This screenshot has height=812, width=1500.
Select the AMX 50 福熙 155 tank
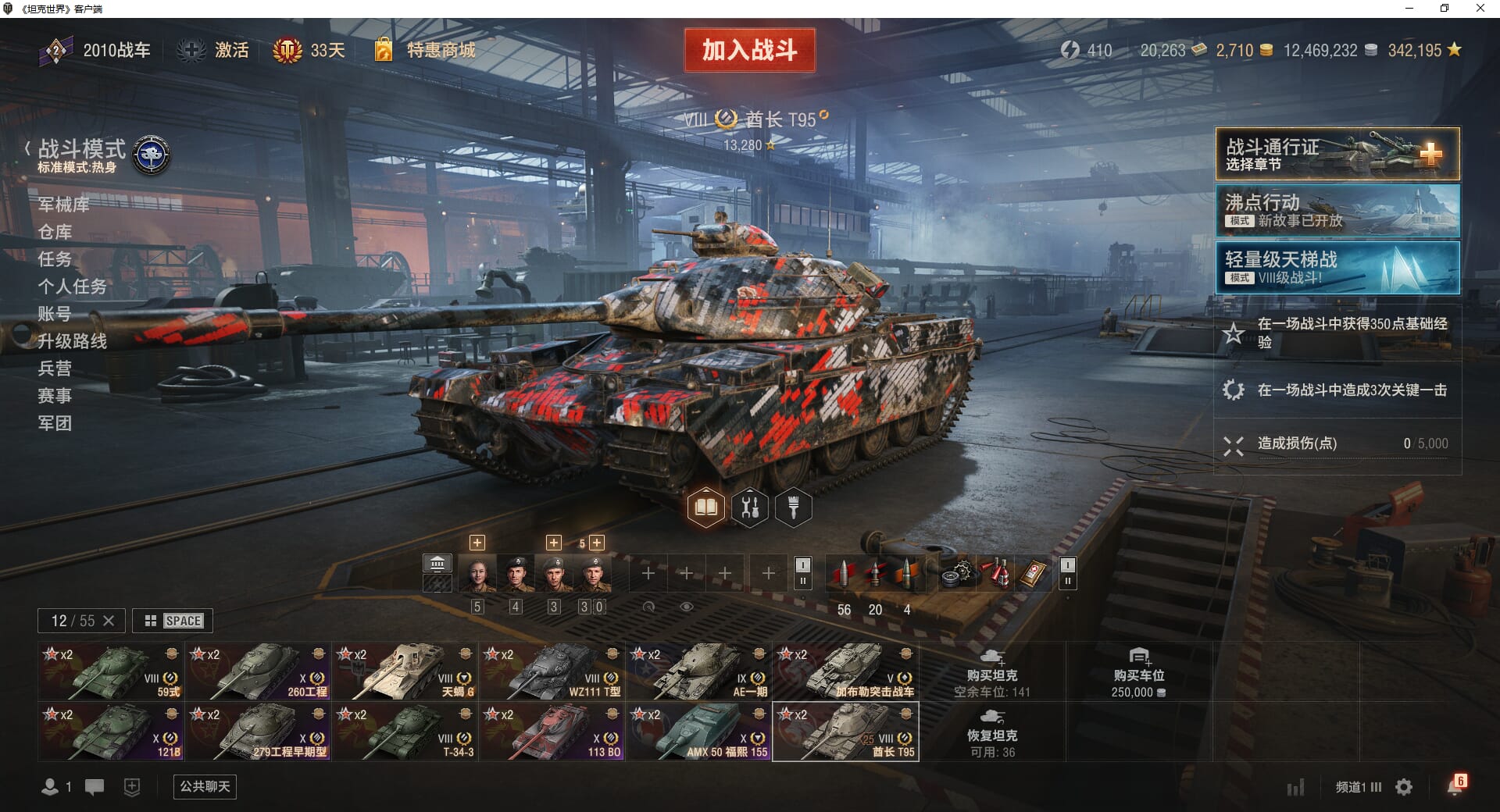coord(698,732)
